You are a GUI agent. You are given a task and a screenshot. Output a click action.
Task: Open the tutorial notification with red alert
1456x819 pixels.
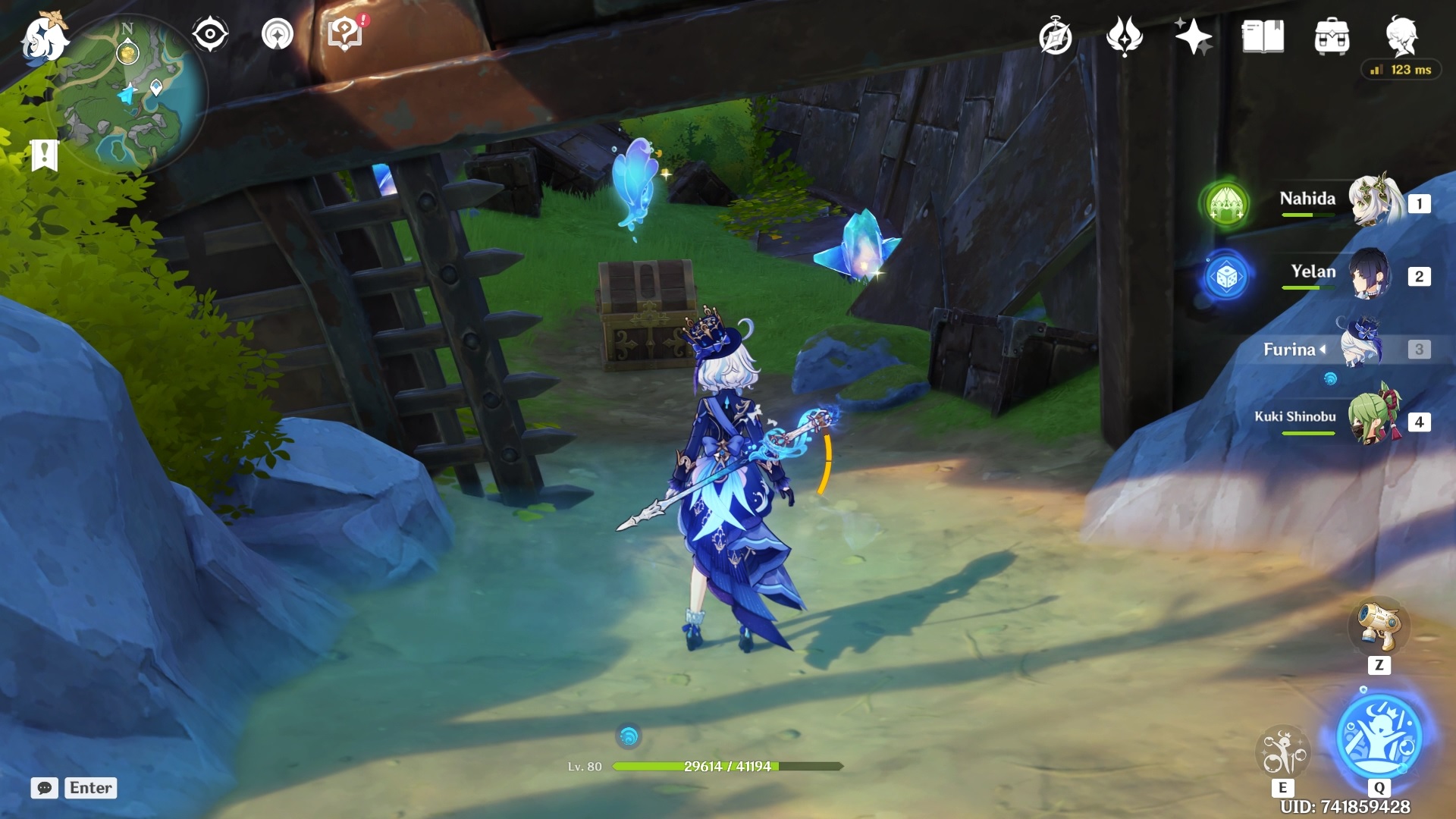pos(346,34)
